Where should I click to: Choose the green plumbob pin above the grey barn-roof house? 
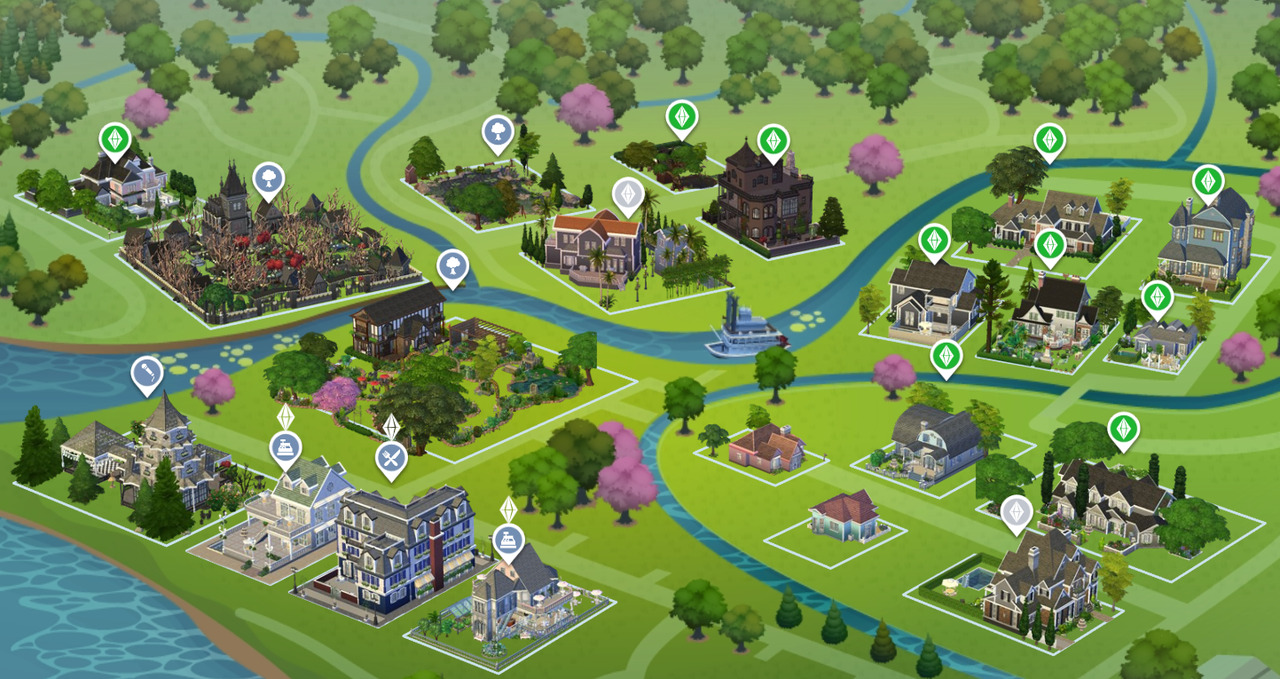(x=945, y=356)
